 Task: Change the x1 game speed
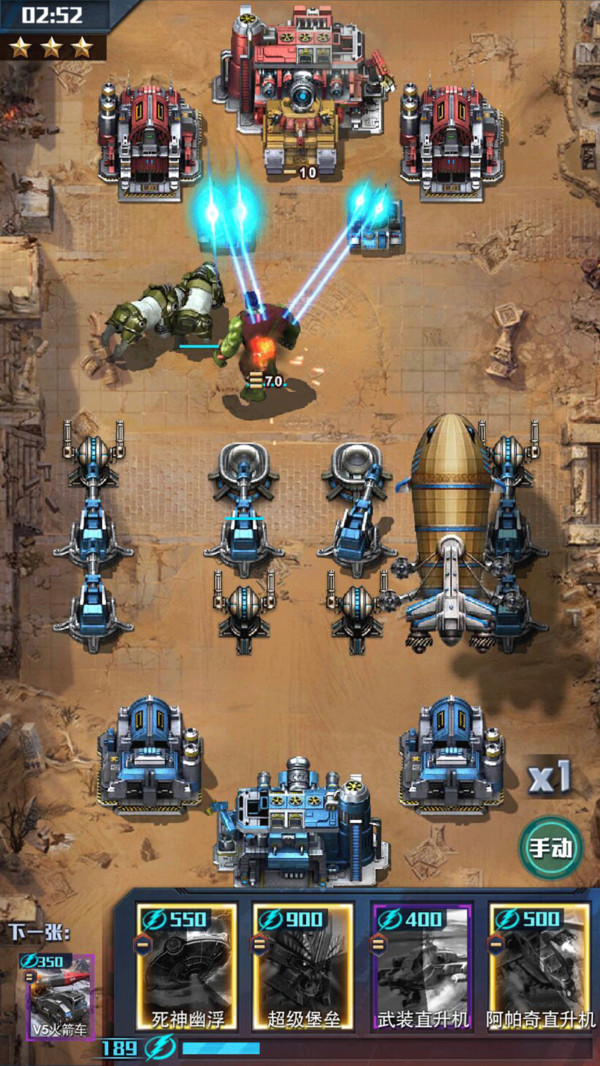coord(549,777)
